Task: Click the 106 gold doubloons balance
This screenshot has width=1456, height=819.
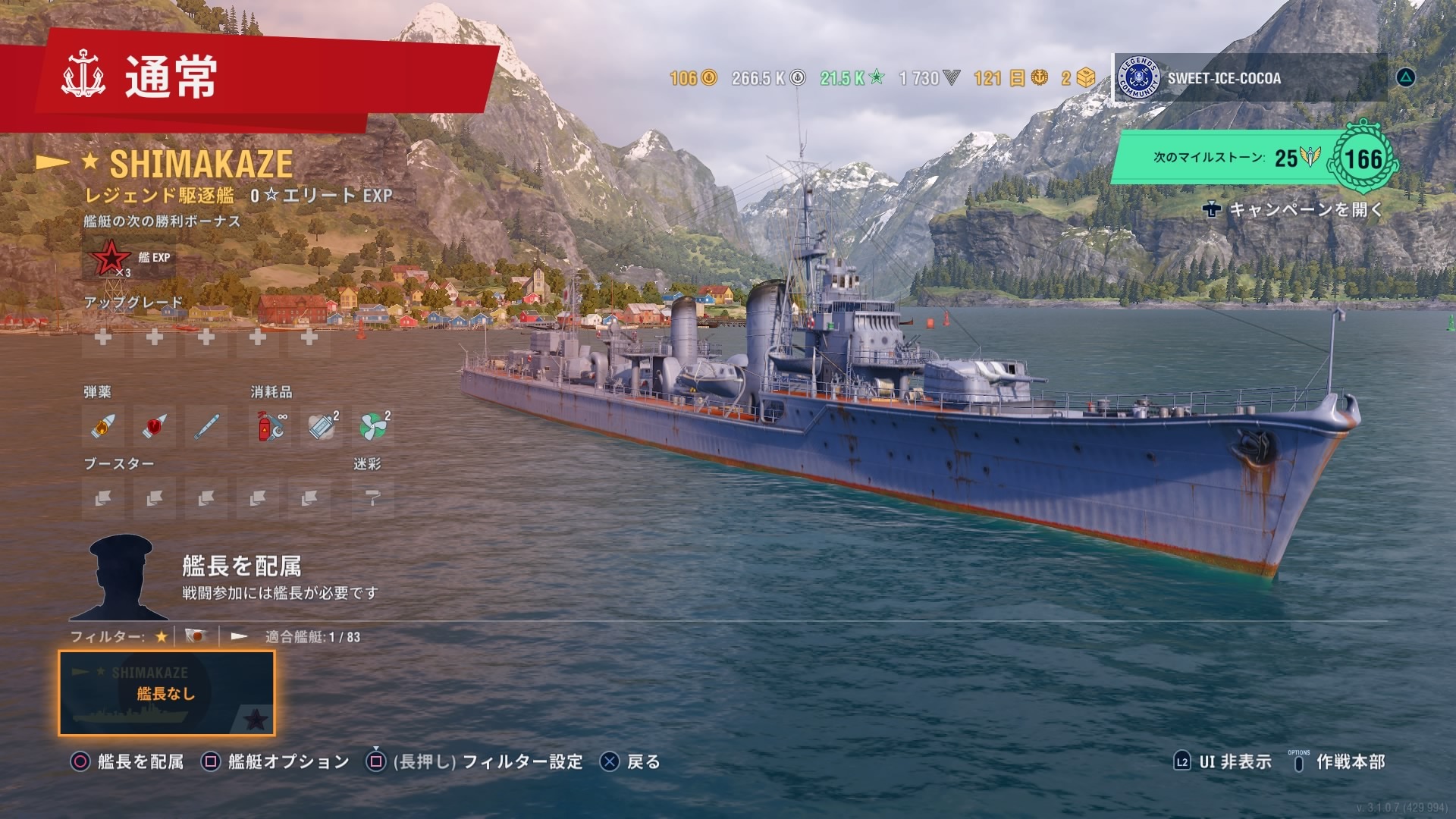Action: [692, 78]
